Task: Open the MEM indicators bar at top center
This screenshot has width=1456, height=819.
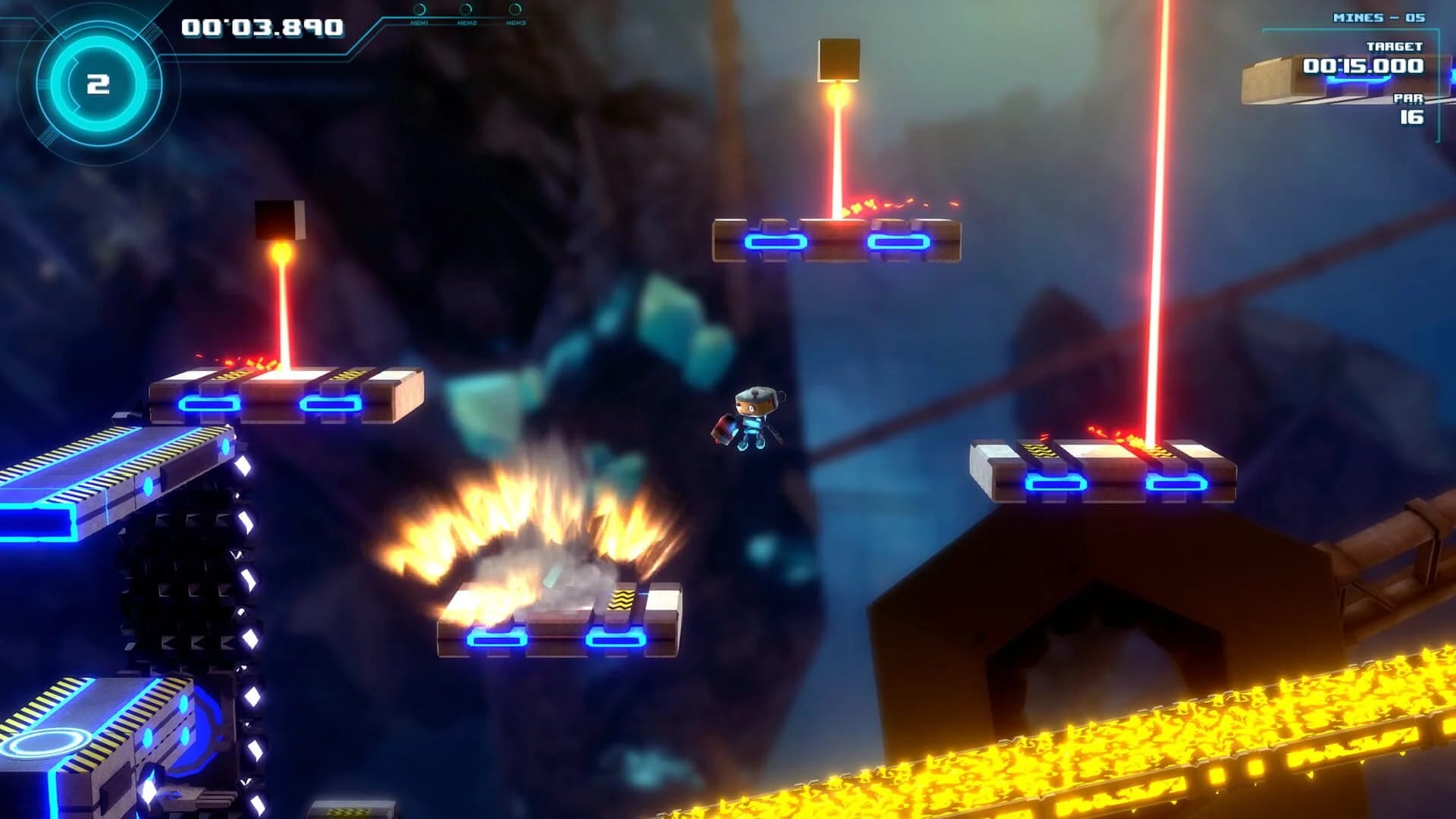Action: (x=466, y=20)
